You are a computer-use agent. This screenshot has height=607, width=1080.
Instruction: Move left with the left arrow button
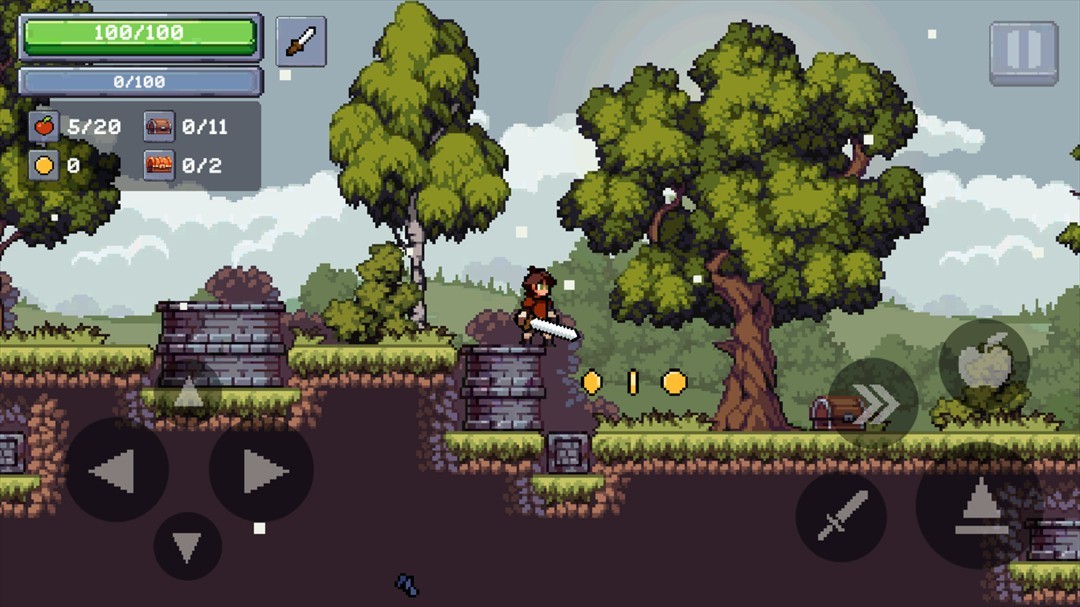[116, 470]
